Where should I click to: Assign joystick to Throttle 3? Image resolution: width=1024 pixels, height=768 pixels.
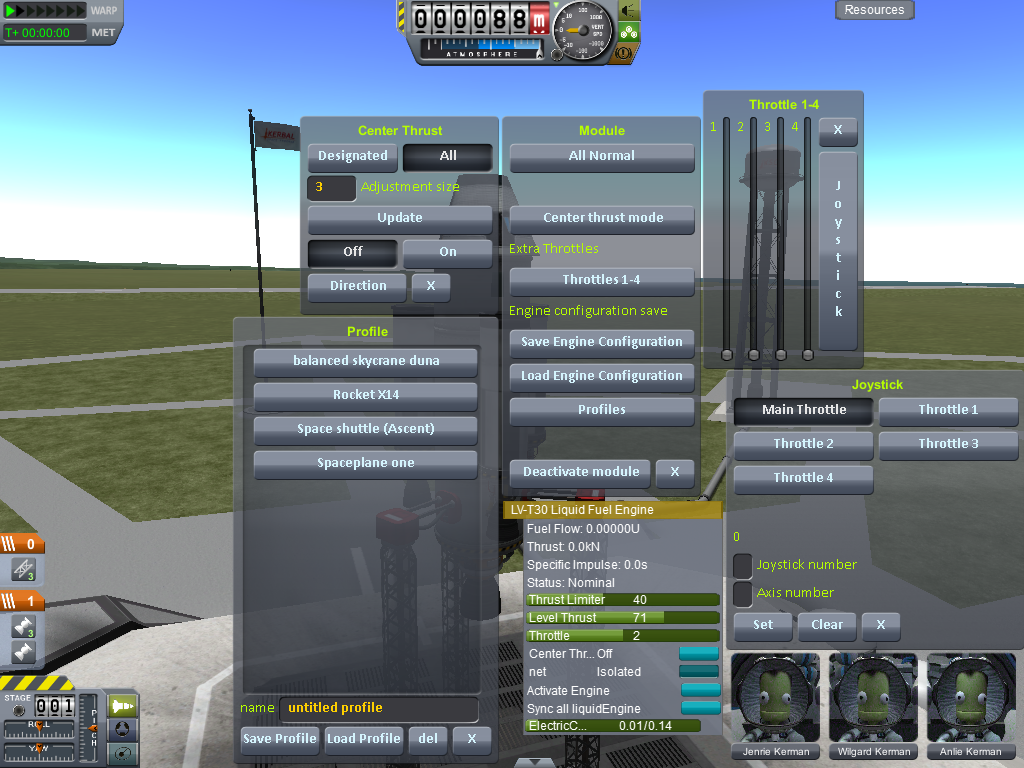pos(948,444)
